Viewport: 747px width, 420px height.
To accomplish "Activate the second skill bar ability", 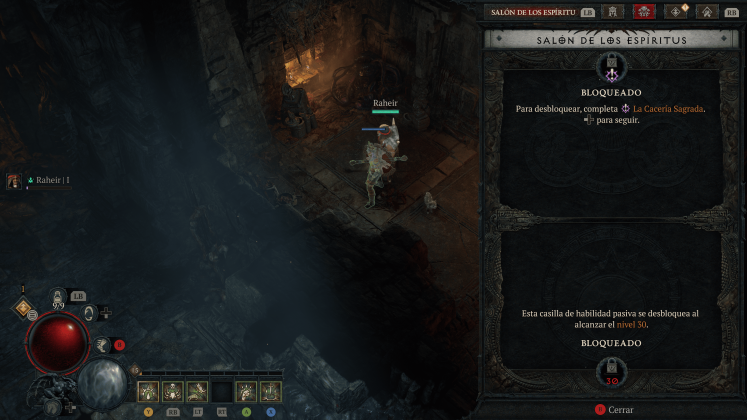I will click(171, 391).
